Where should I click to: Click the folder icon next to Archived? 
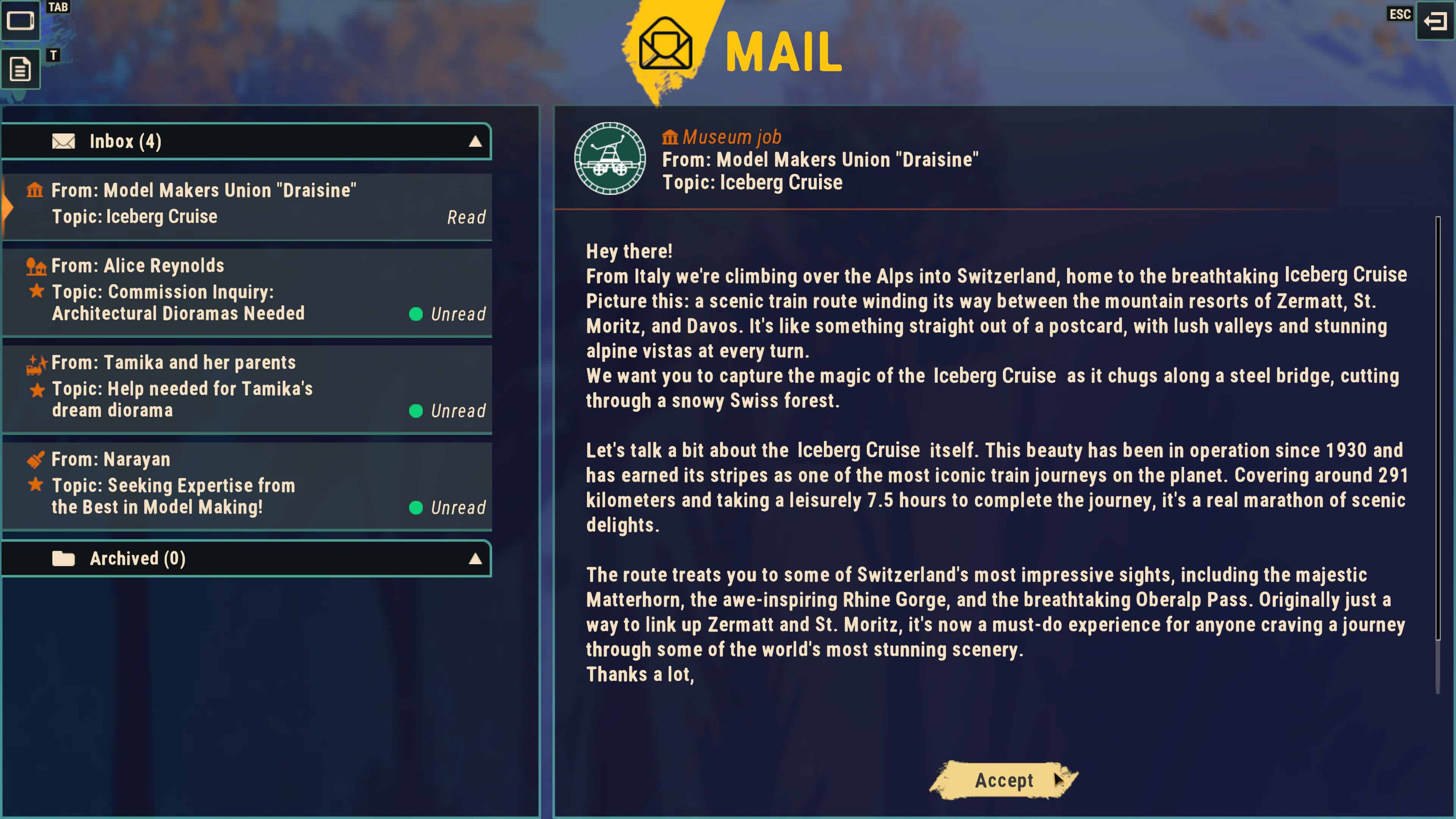click(x=63, y=559)
